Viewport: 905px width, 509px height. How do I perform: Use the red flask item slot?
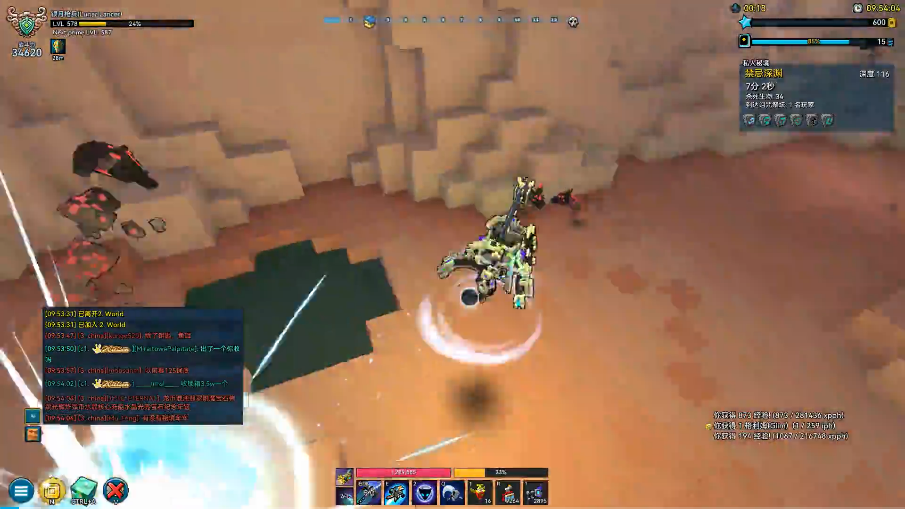point(480,492)
